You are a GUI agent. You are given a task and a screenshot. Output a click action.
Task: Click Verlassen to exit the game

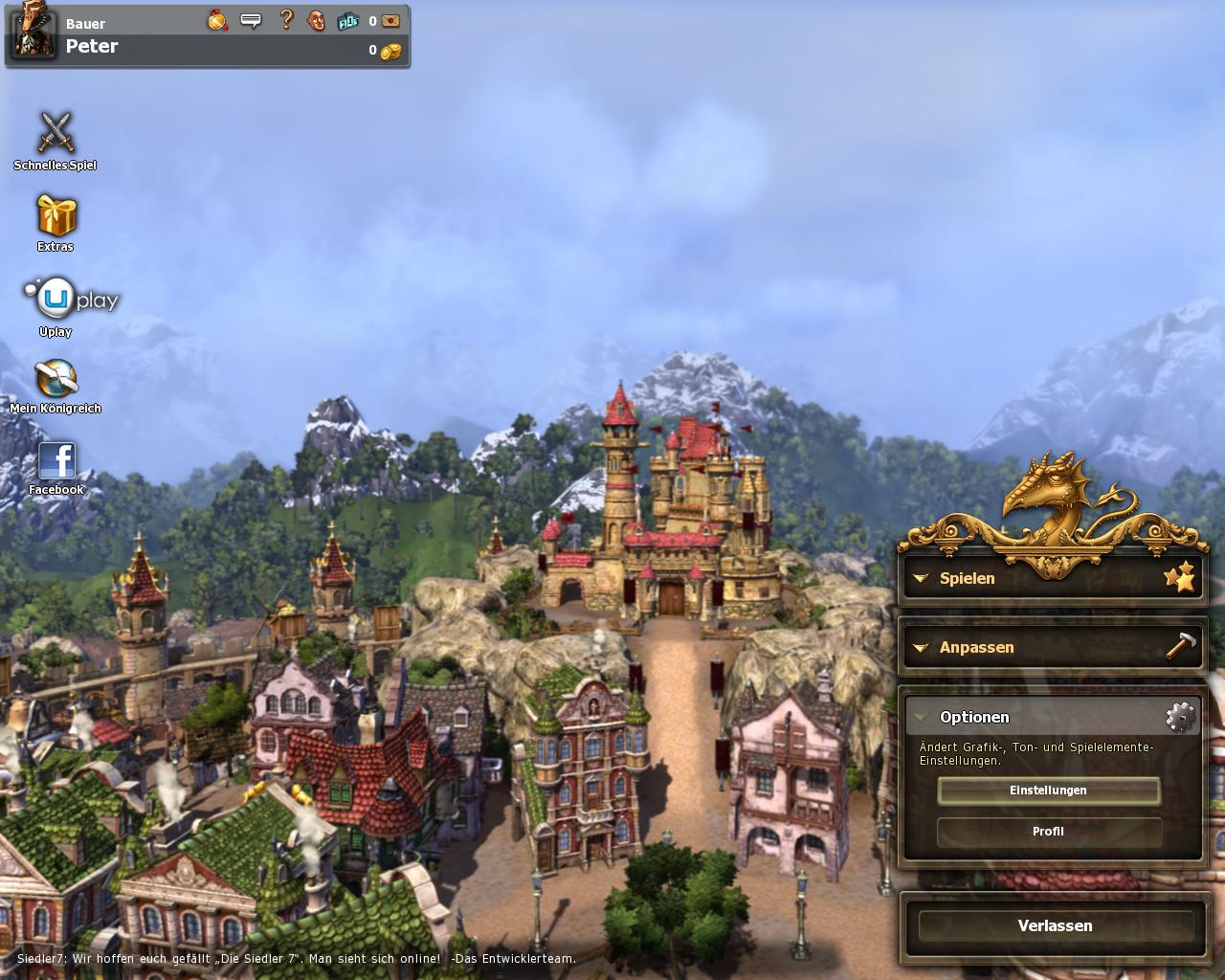pyautogui.click(x=1055, y=925)
